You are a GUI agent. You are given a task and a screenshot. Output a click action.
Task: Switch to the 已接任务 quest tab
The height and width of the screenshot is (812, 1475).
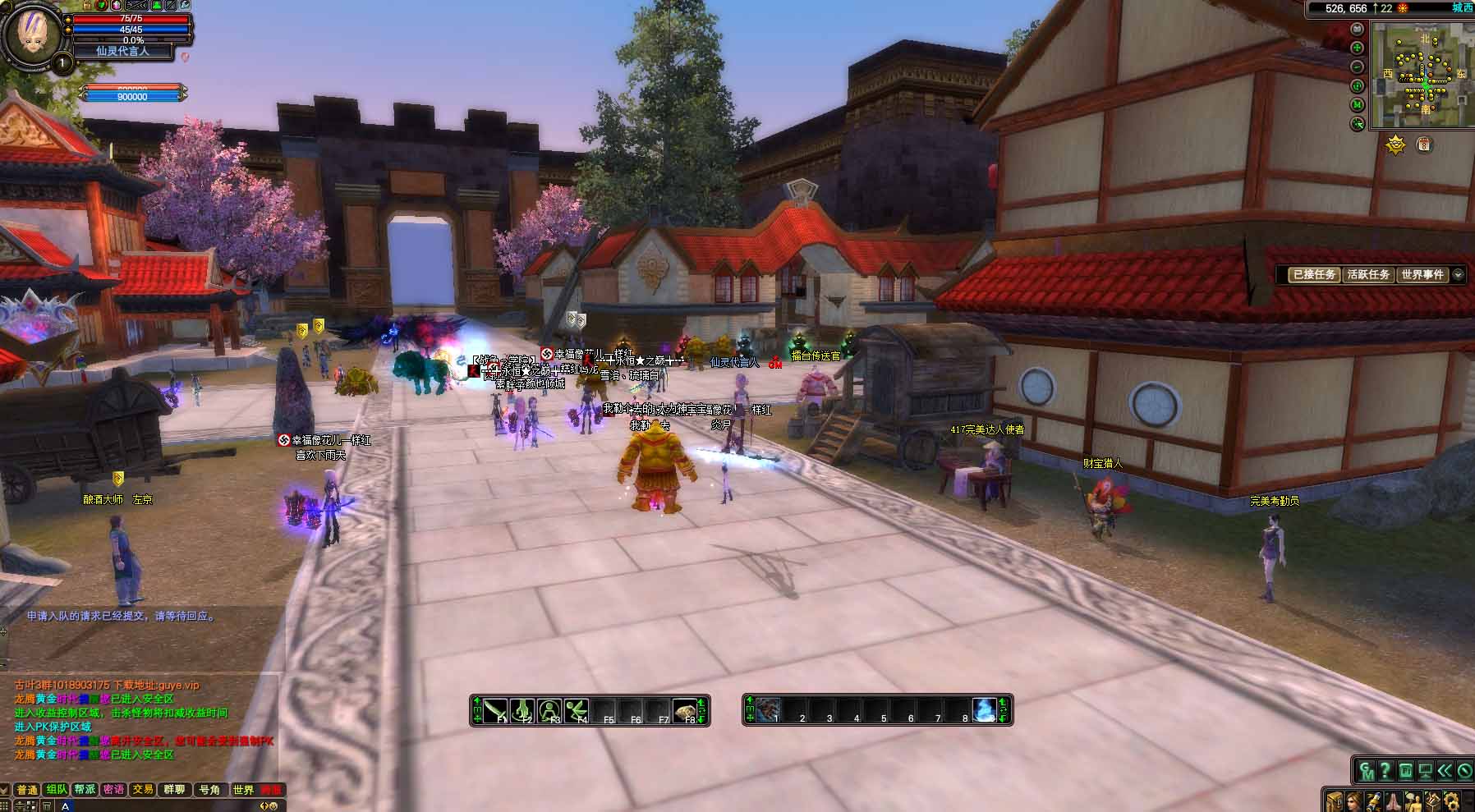tap(1314, 275)
